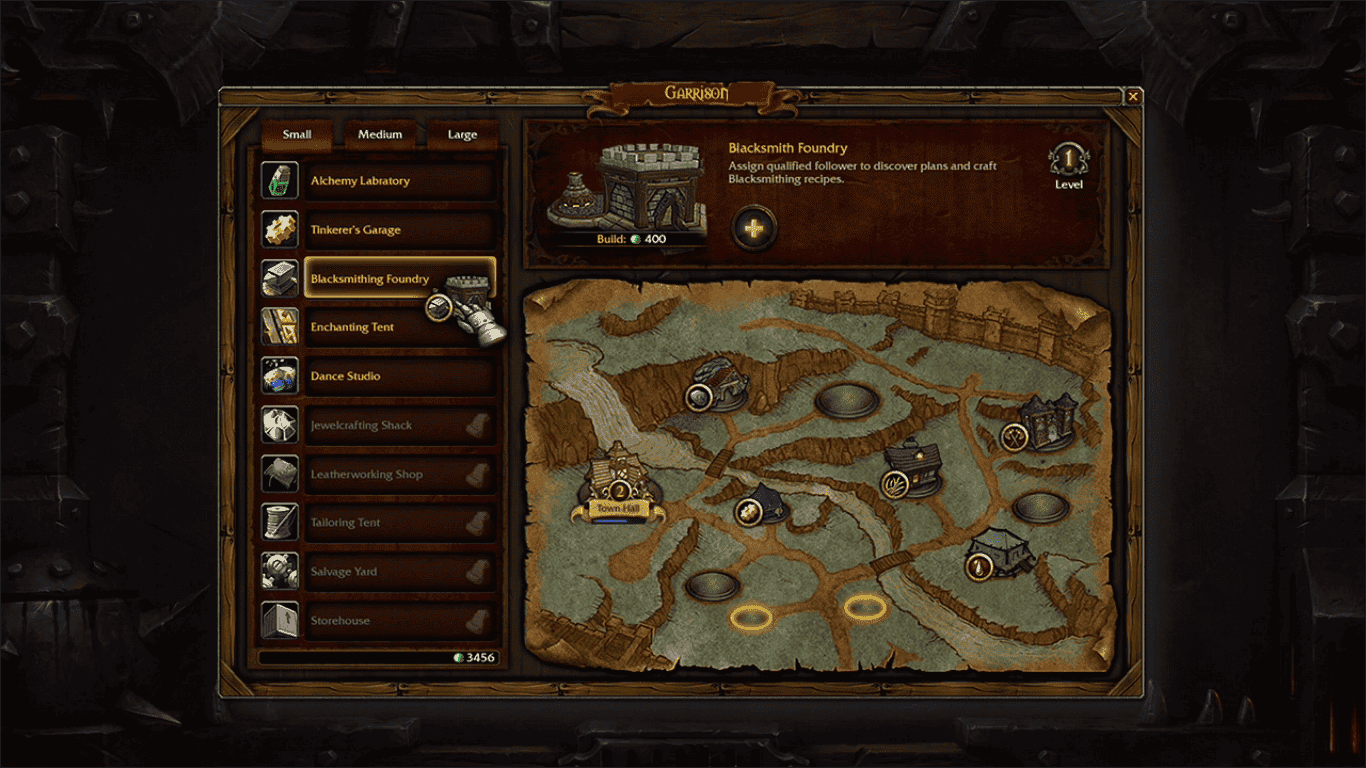Open the Large buildings tab
1366x768 pixels.
462,134
